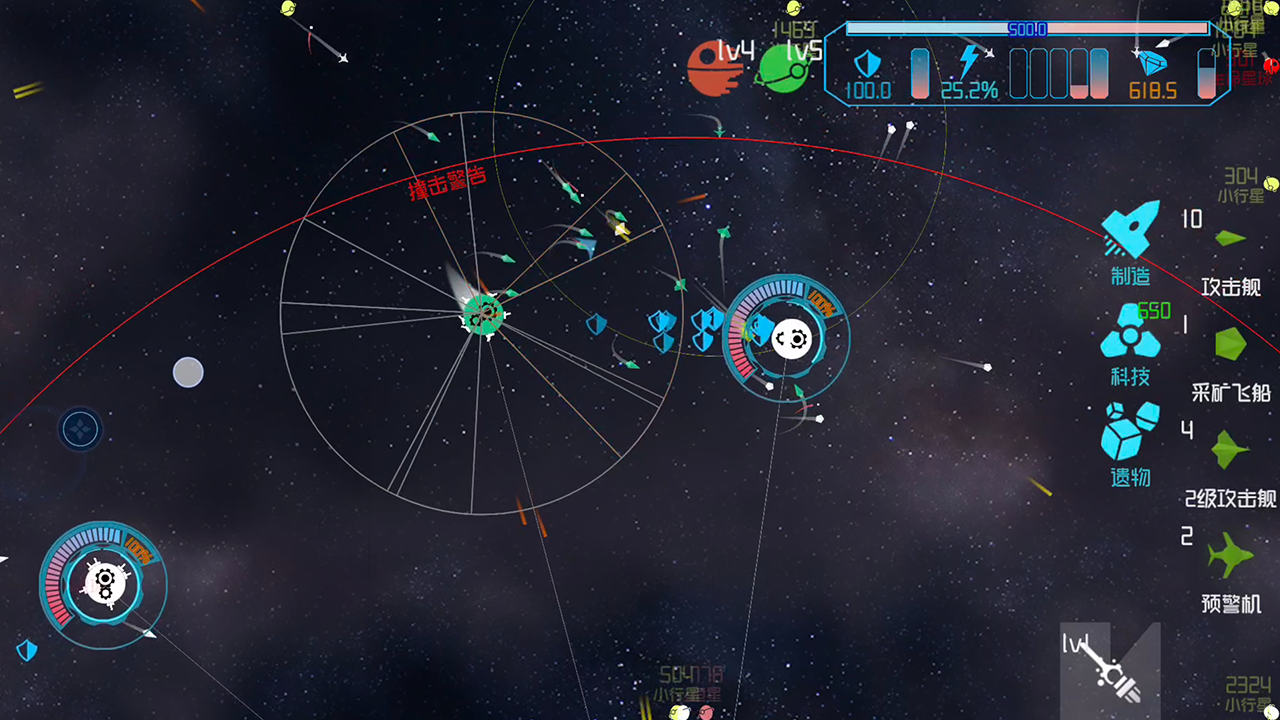The height and width of the screenshot is (720, 1280).
Task: Open the 制造 manufacturing menu
Action: click(x=1131, y=240)
